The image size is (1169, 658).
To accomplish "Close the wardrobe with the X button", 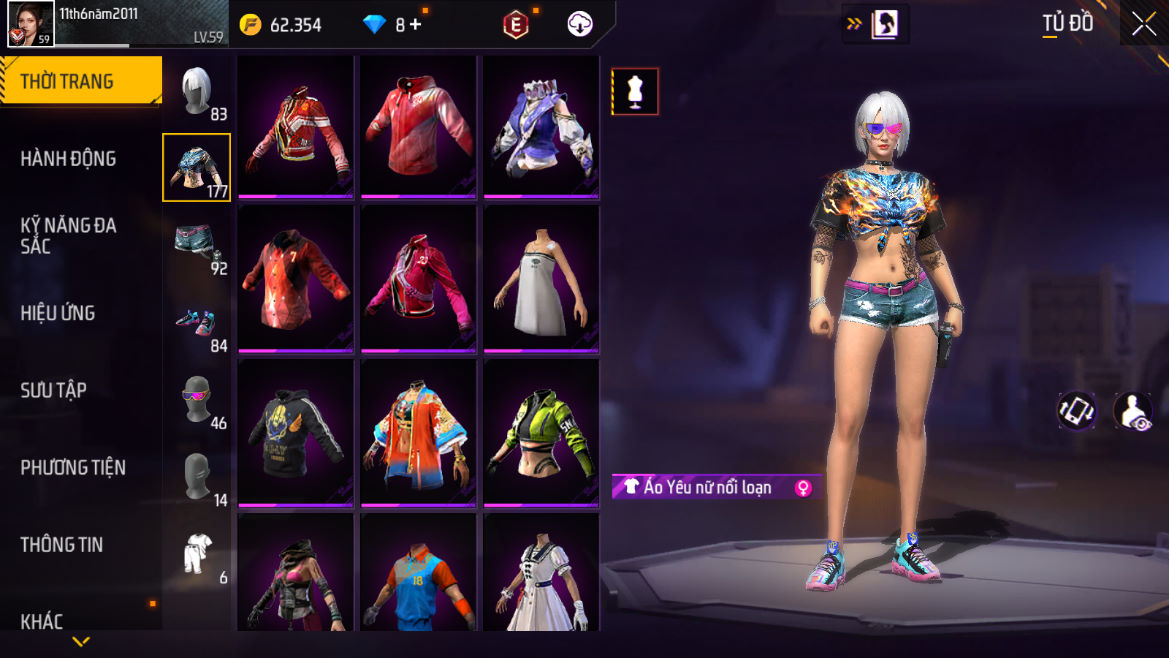I will click(x=1143, y=25).
